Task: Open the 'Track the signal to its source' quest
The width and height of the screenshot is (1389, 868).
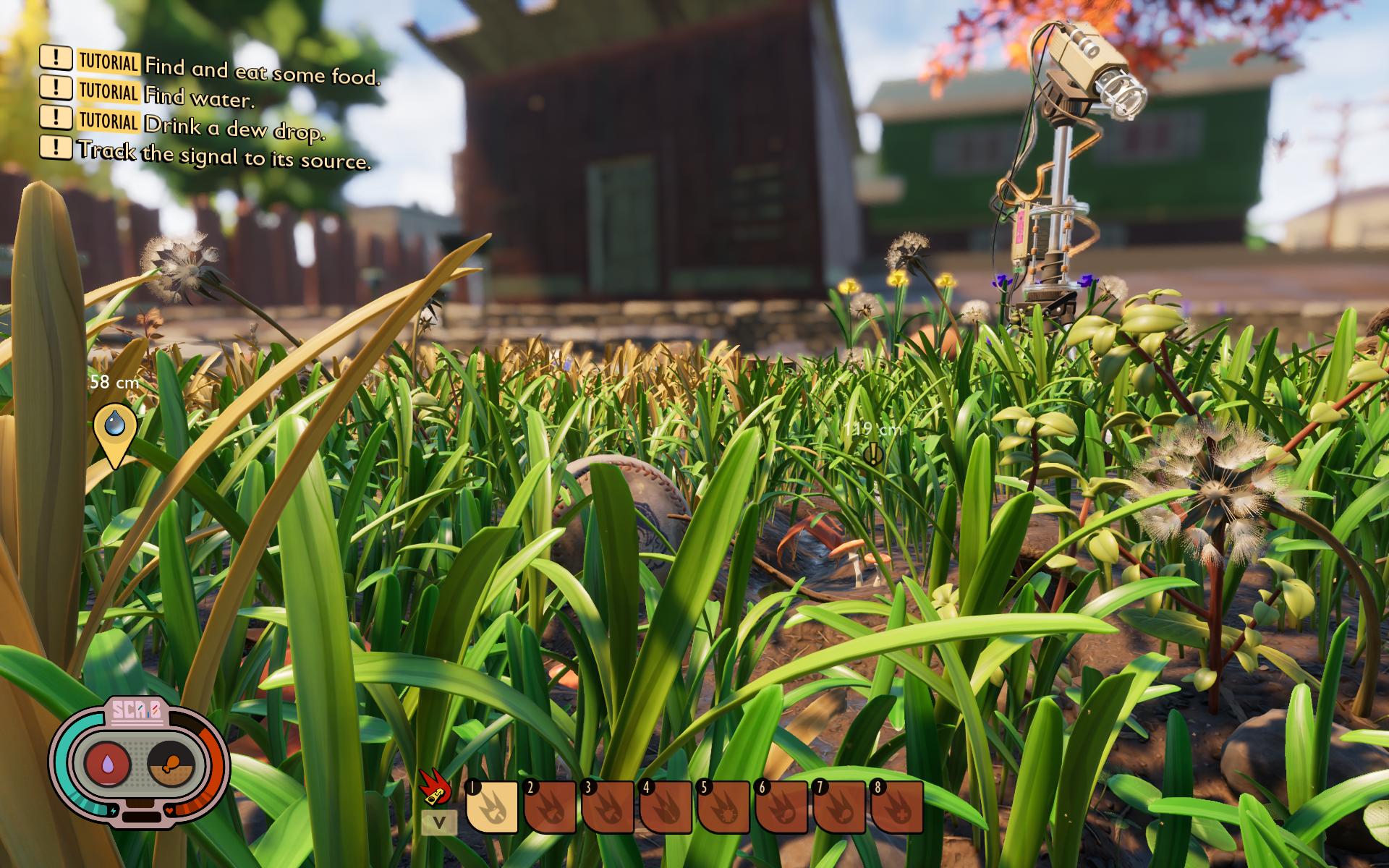Action: pyautogui.click(x=224, y=154)
